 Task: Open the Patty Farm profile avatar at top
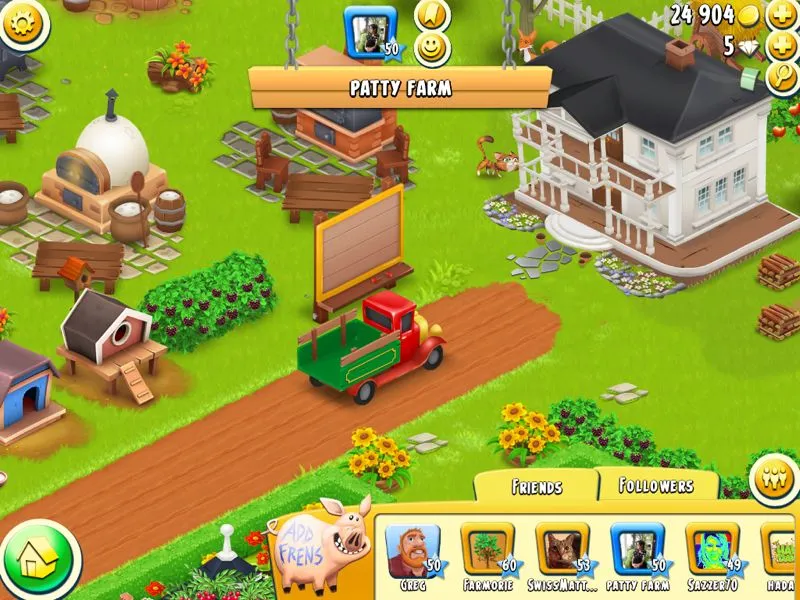pyautogui.click(x=369, y=30)
